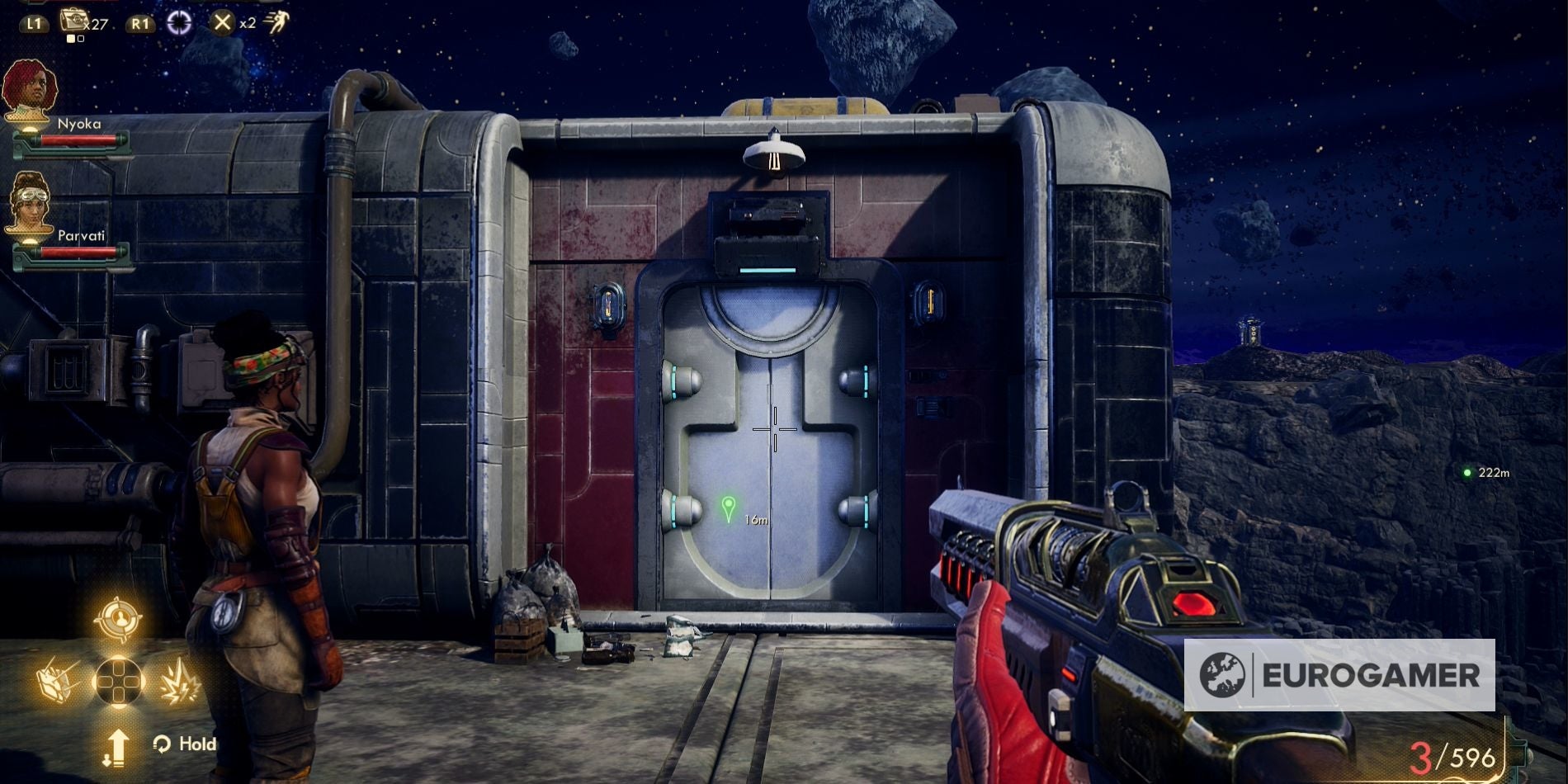Select Parvati's name label
This screenshot has width=1568, height=784.
point(82,237)
